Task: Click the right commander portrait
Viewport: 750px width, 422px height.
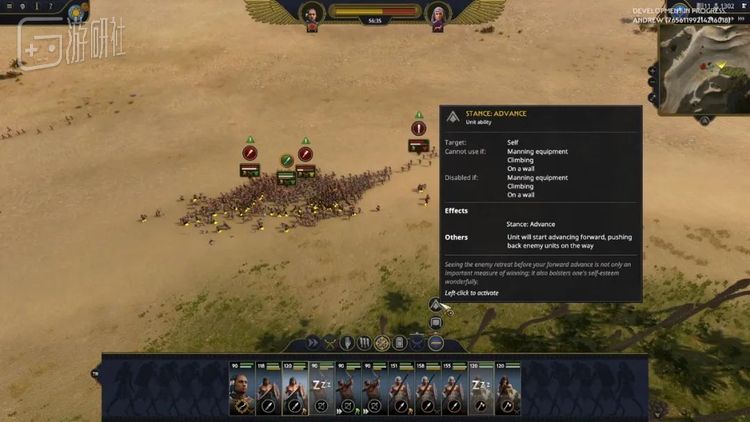Action: 436,15
